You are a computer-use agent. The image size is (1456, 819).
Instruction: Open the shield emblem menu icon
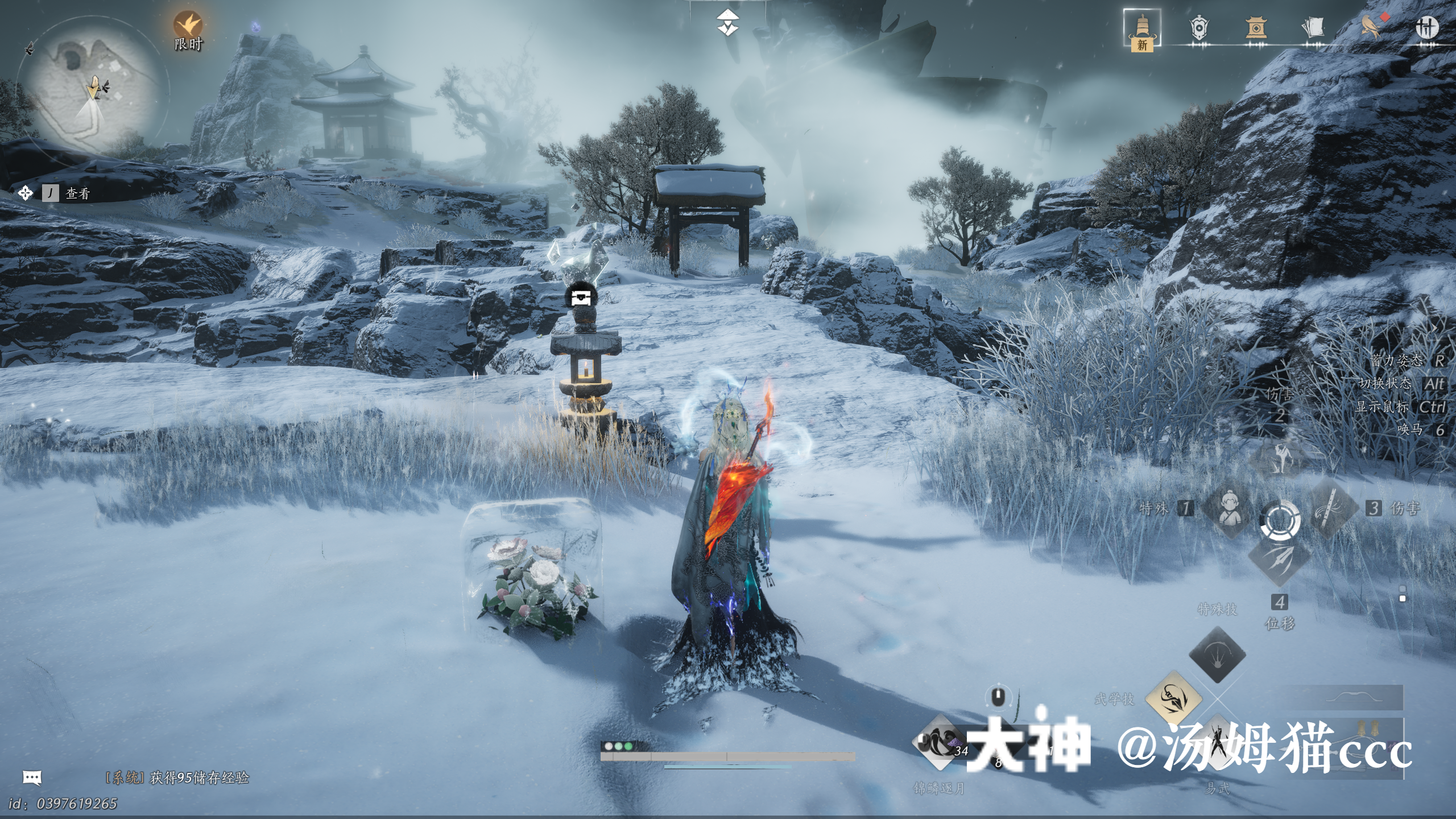[x=1199, y=28]
